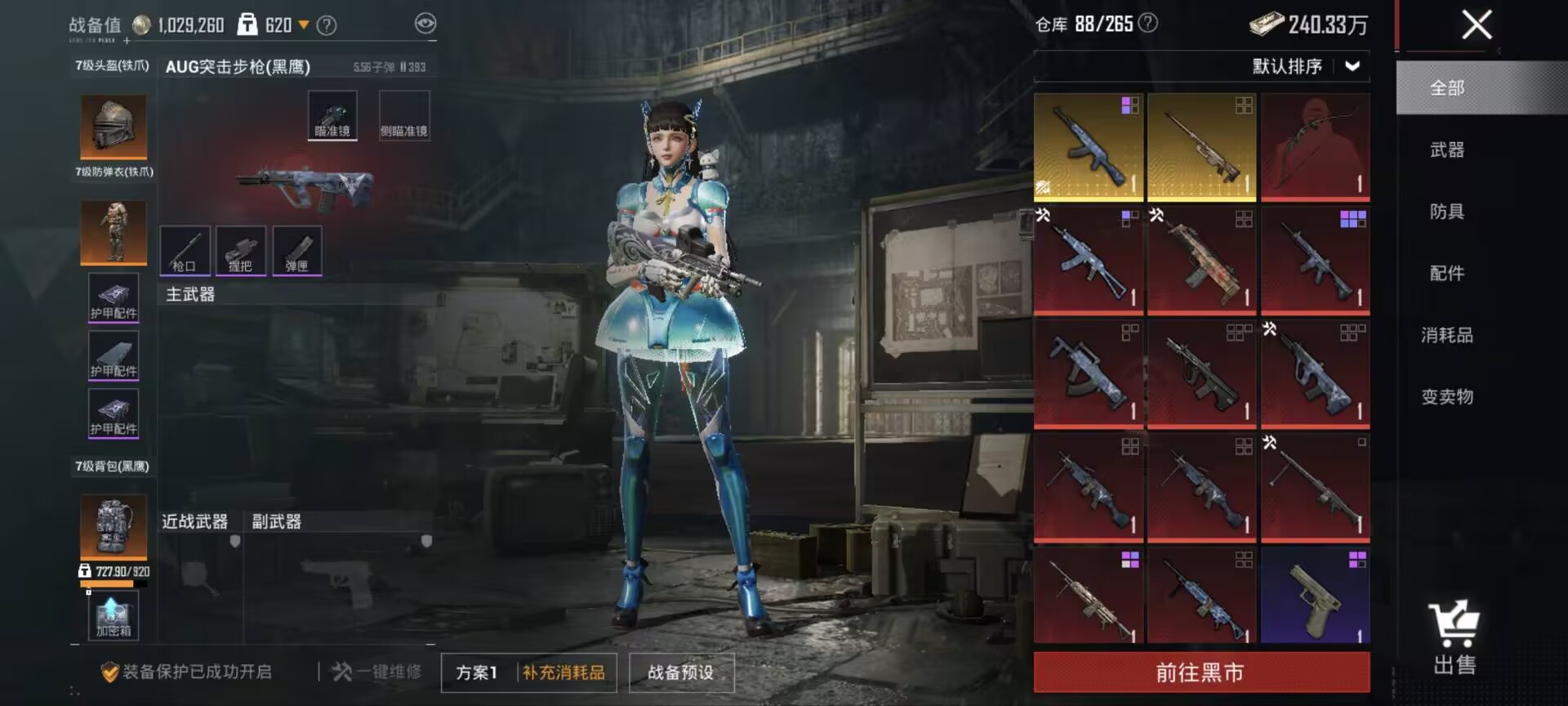Viewport: 1568px width, 706px height.
Task: Select the 全部 category tab
Action: click(x=1446, y=87)
